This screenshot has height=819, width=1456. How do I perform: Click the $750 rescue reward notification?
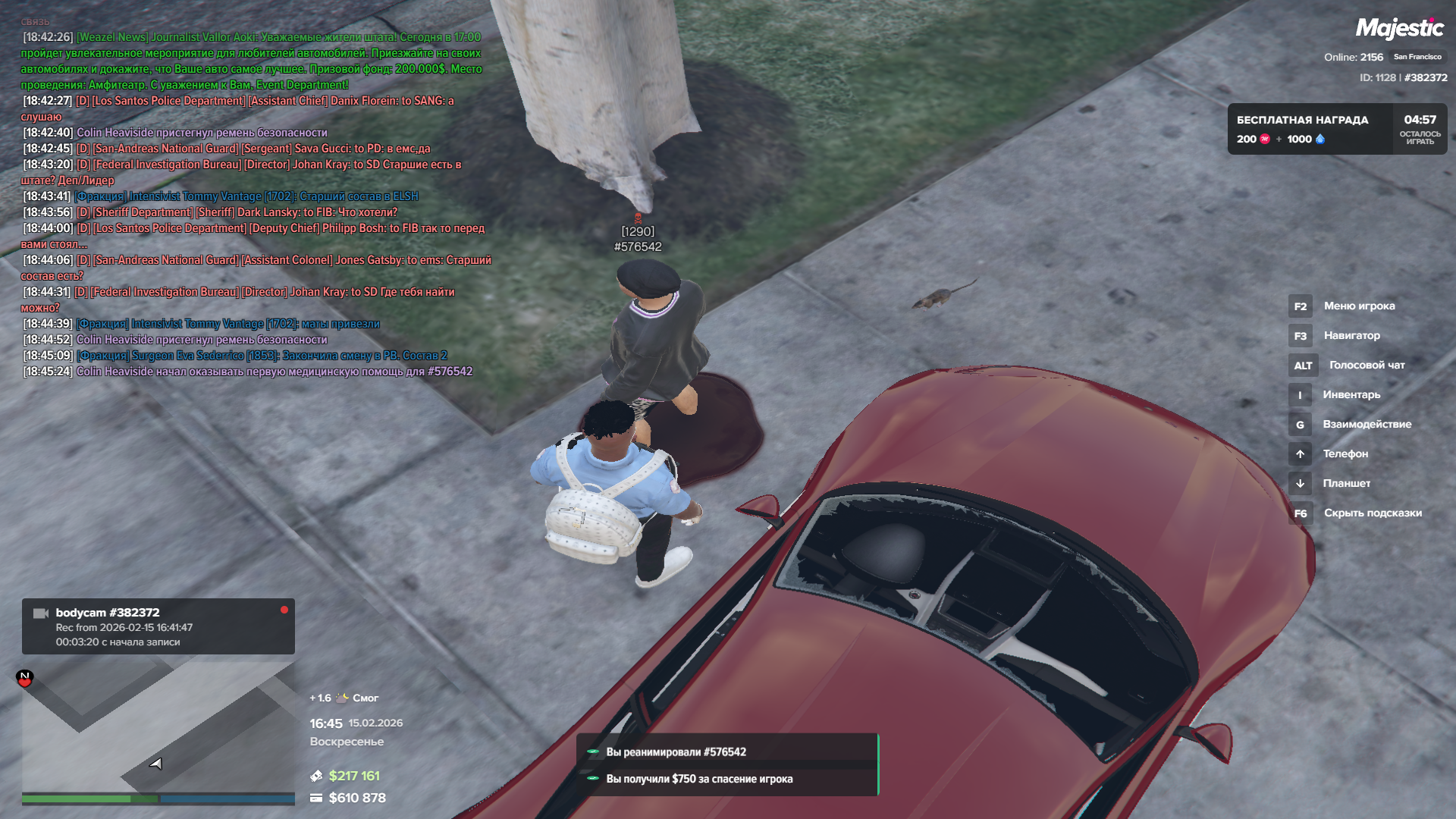pyautogui.click(x=726, y=779)
